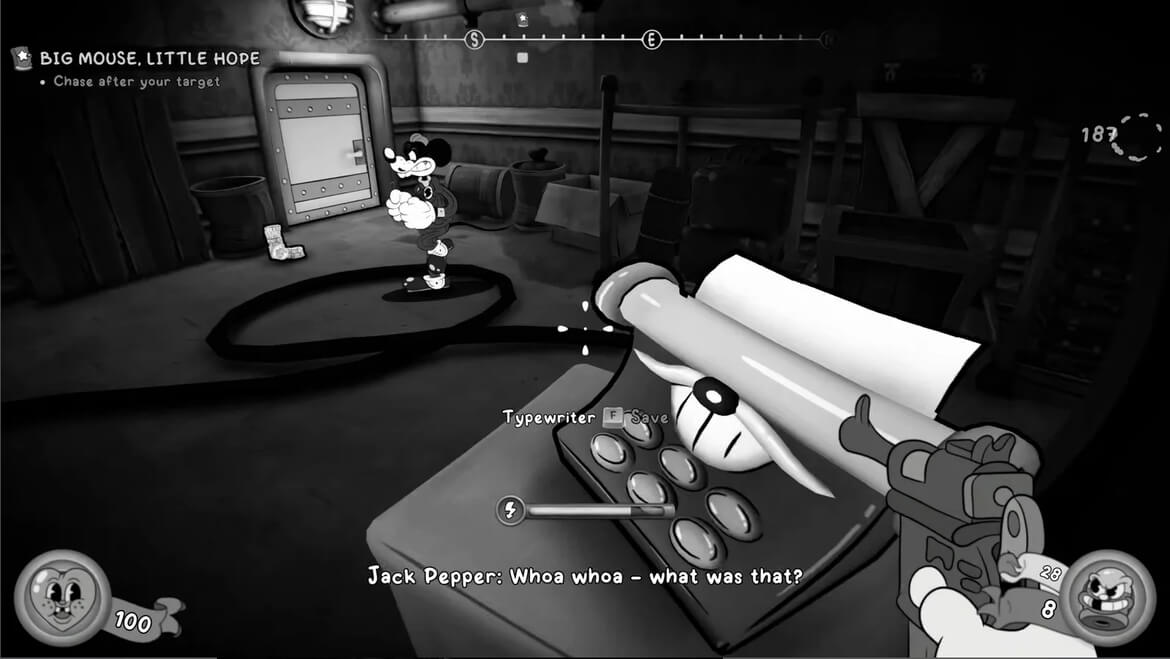The height and width of the screenshot is (659, 1170).
Task: Click the S marker on the compass
Action: (x=475, y=39)
